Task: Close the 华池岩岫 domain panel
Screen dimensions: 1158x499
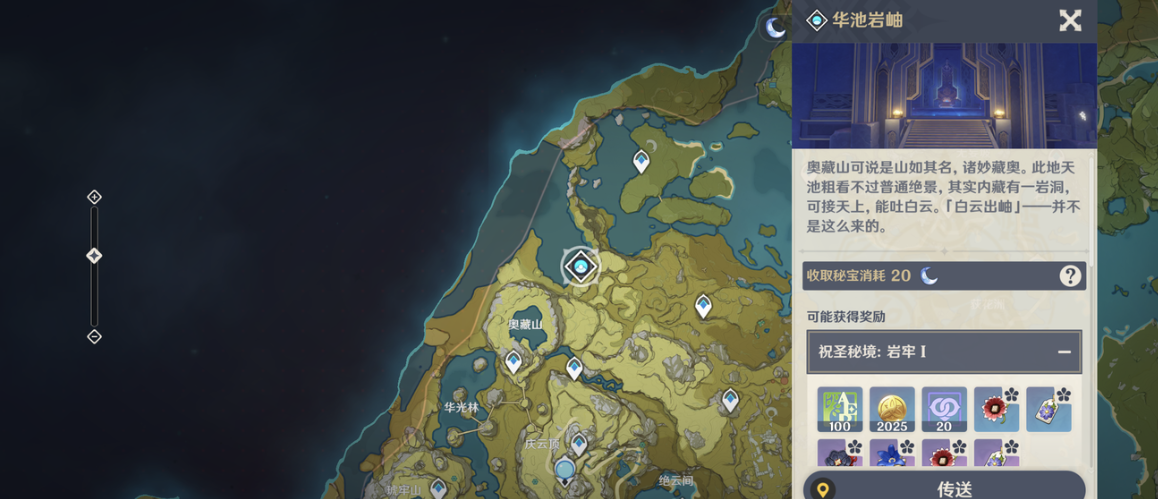Action: (1070, 20)
